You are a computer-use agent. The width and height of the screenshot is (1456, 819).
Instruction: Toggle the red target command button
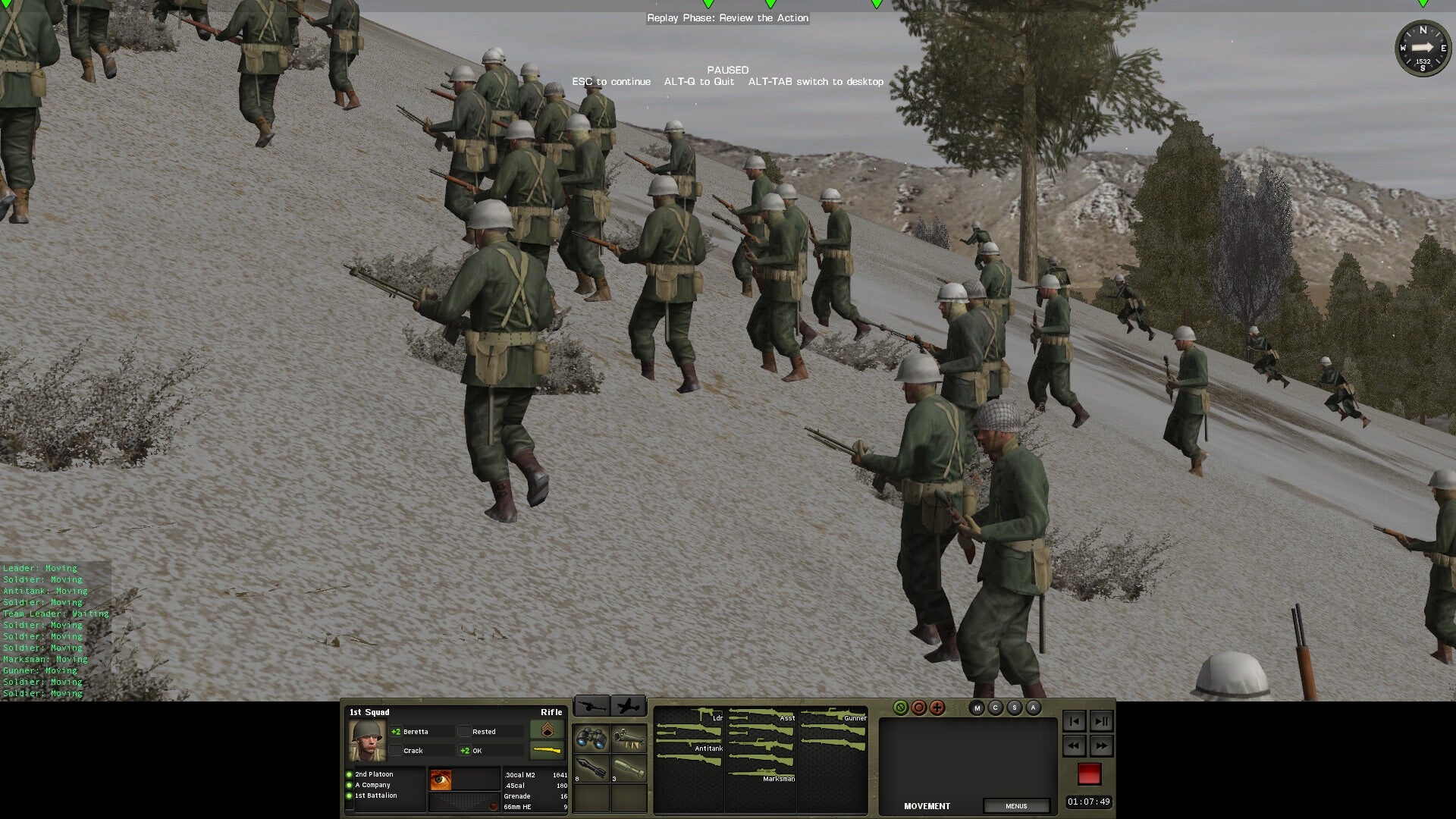[918, 707]
